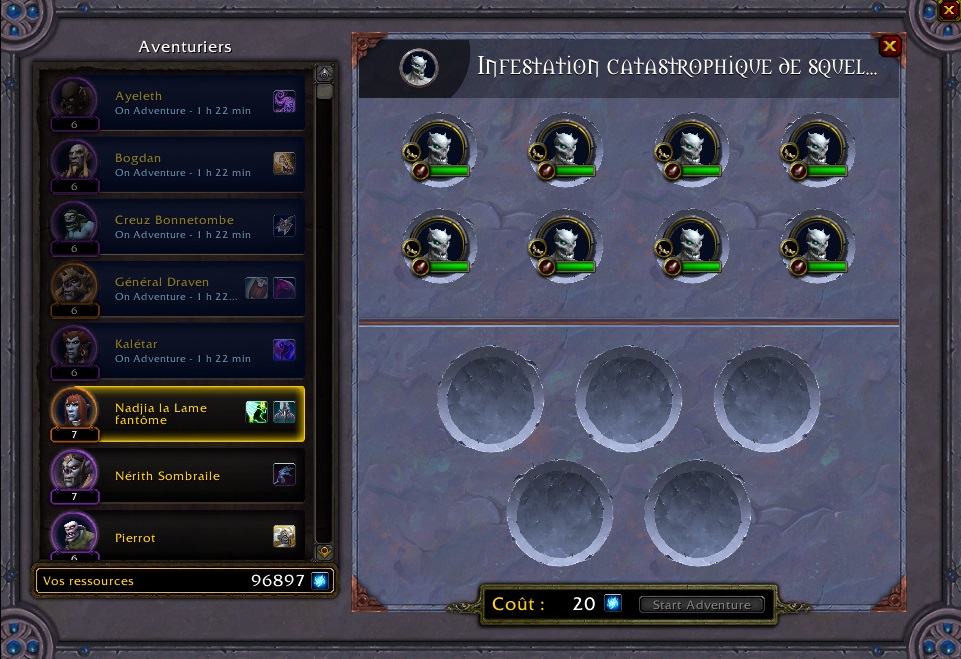Click Kalétar's purple ability icon

[x=284, y=349]
